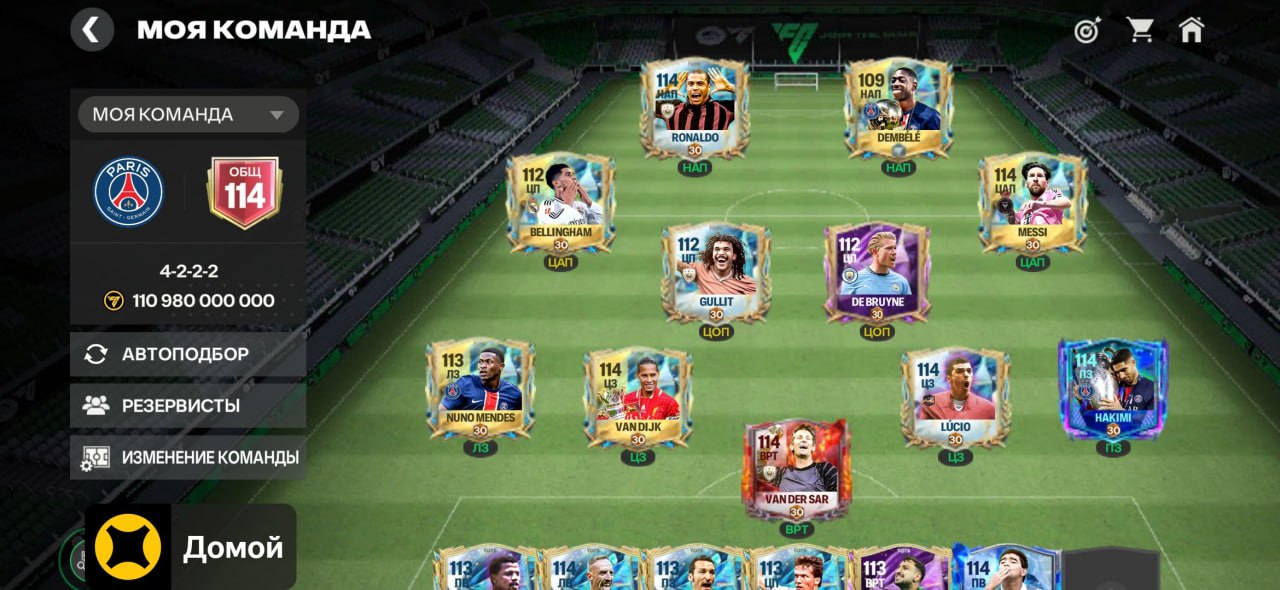Screen dimensions: 1280x590
Task: Select the Lúcio defender card
Action: coord(955,396)
